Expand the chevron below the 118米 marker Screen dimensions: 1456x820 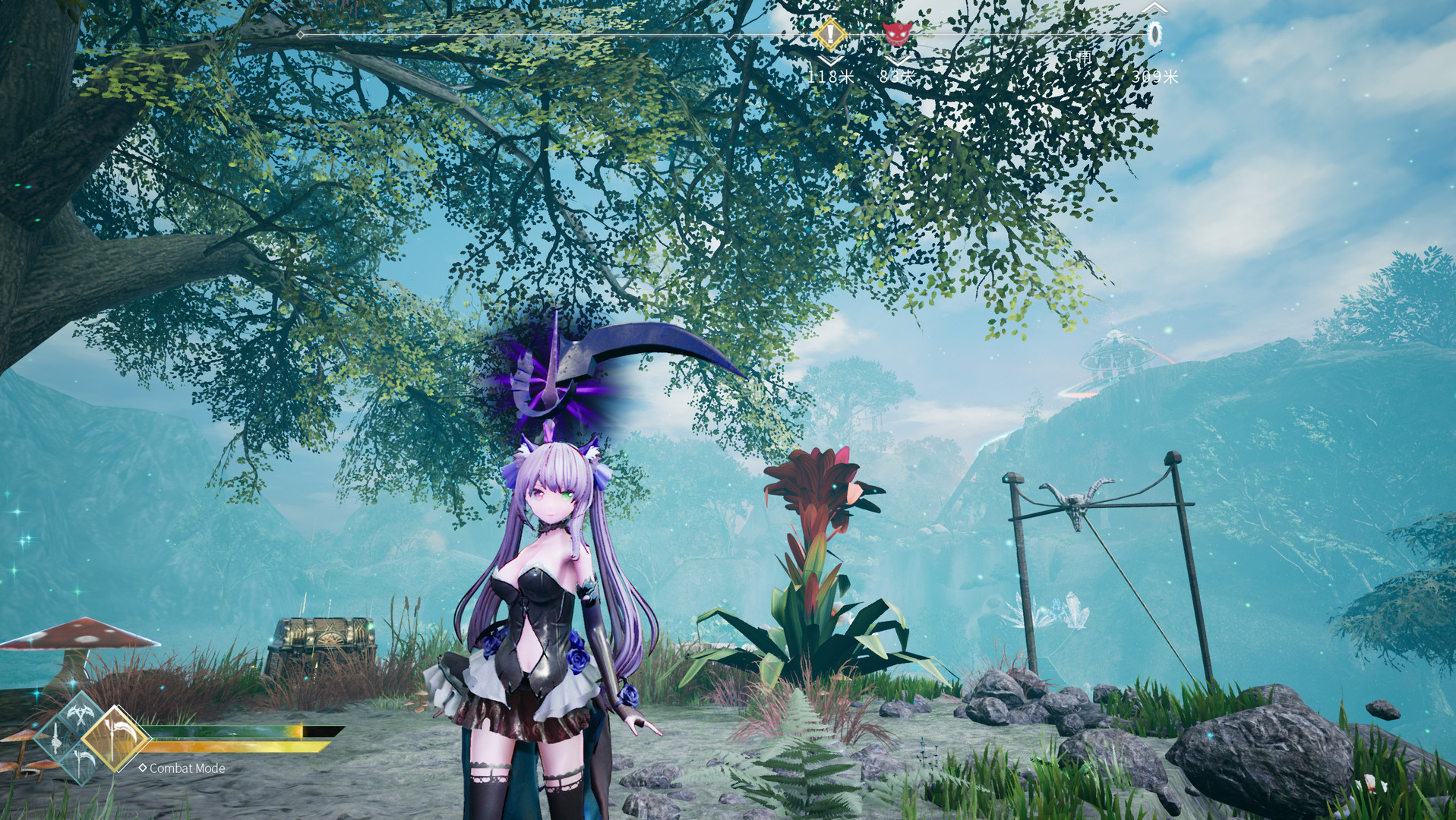[829, 60]
